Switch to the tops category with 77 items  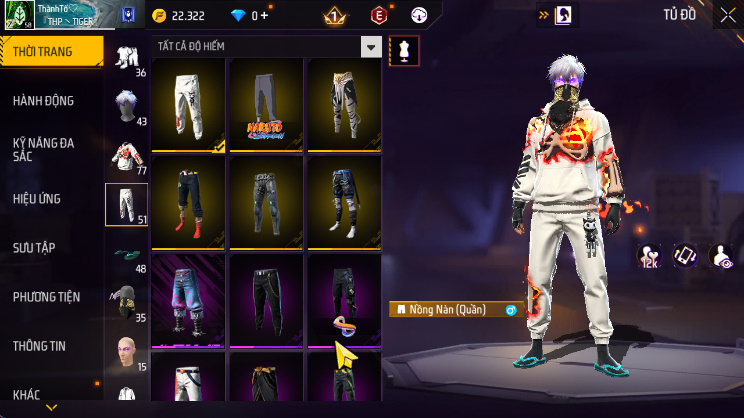click(127, 155)
